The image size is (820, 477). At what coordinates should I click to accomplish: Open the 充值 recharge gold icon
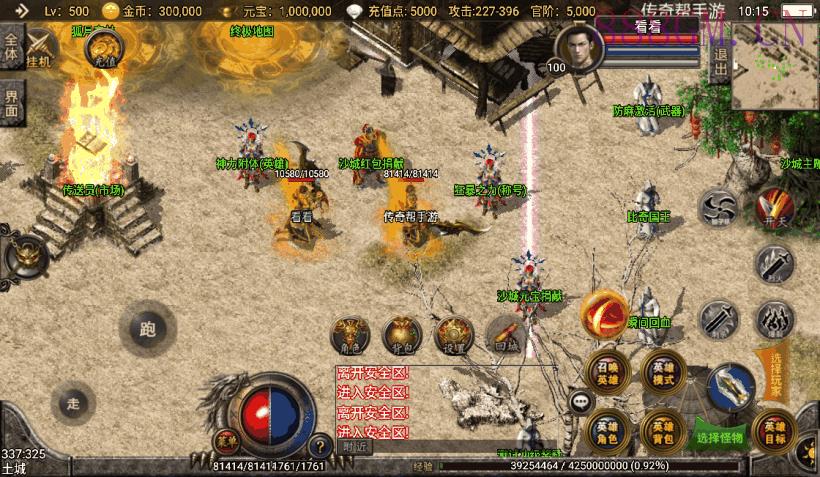pyautogui.click(x=105, y=48)
